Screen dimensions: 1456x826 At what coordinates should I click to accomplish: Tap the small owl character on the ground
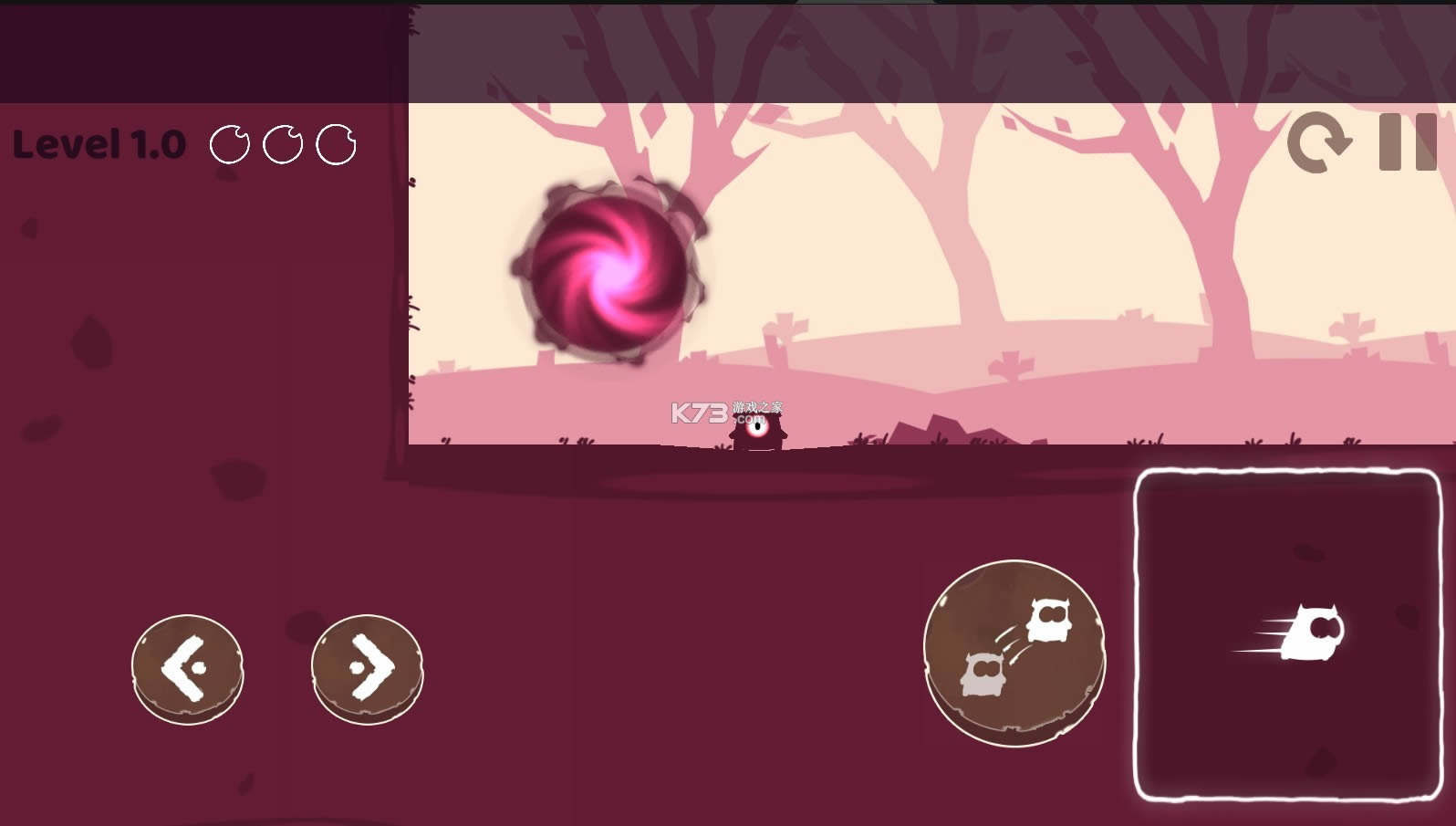[757, 429]
